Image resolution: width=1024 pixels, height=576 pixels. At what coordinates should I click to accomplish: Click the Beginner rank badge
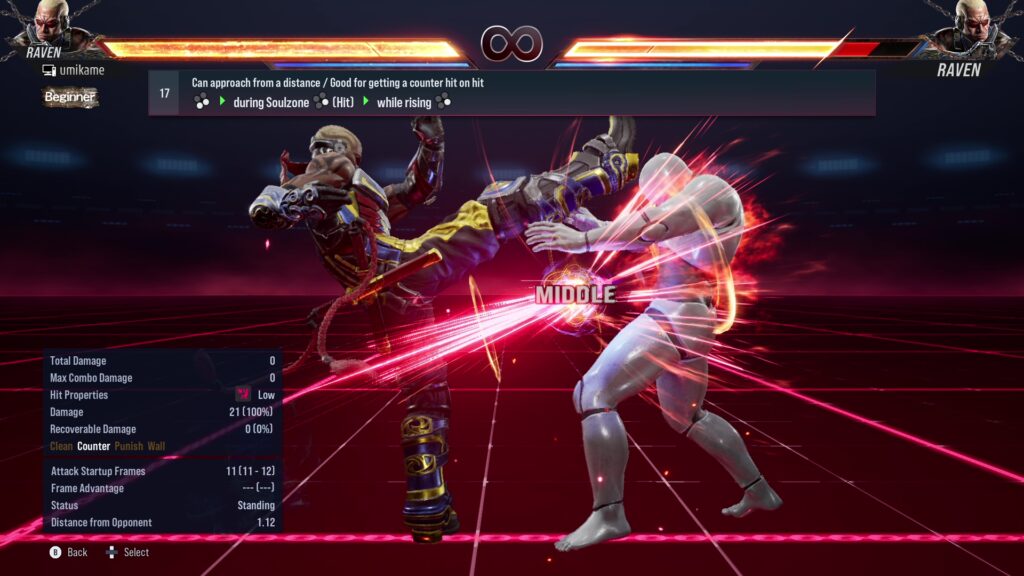70,97
